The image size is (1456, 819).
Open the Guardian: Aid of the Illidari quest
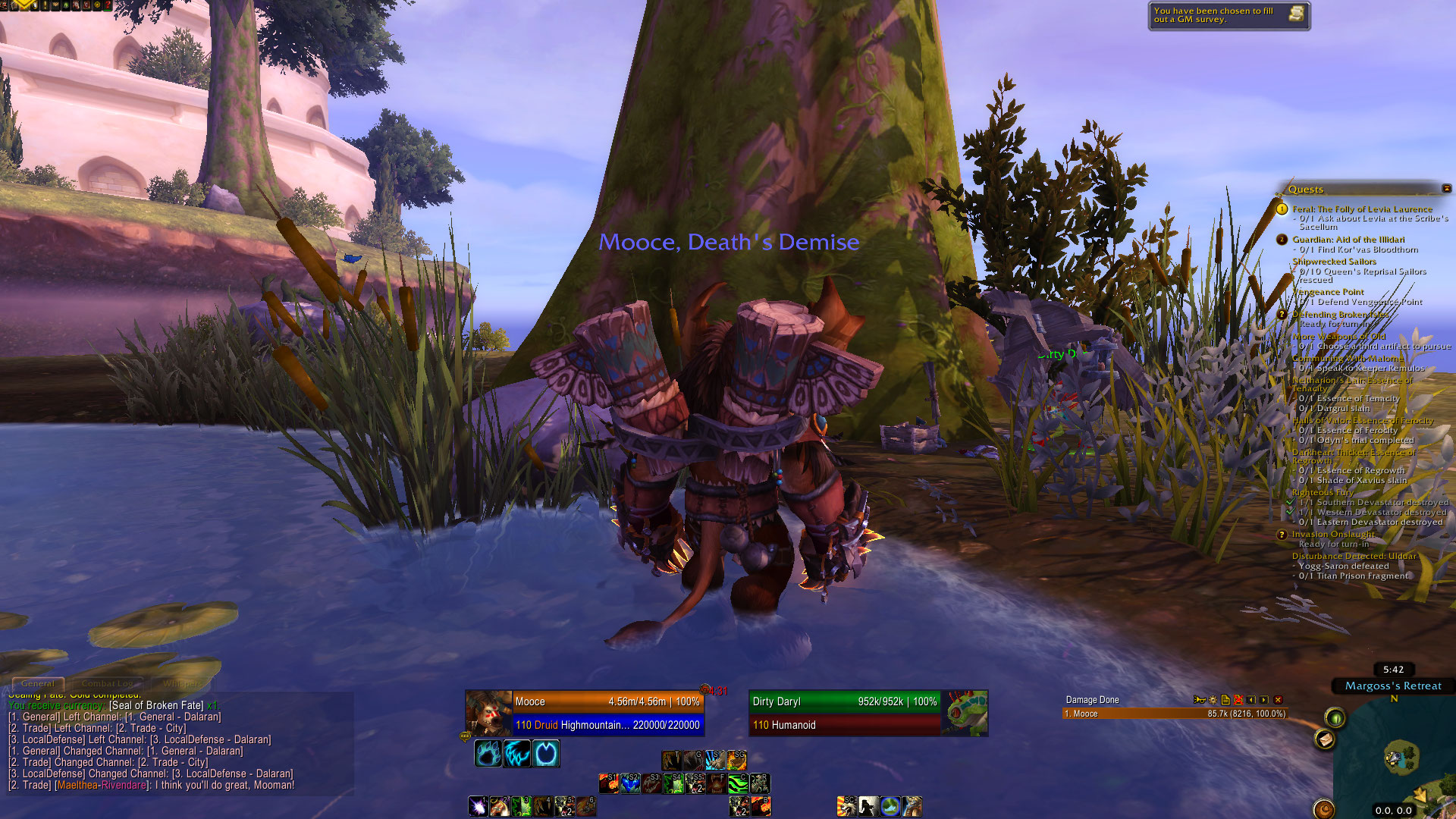1348,240
